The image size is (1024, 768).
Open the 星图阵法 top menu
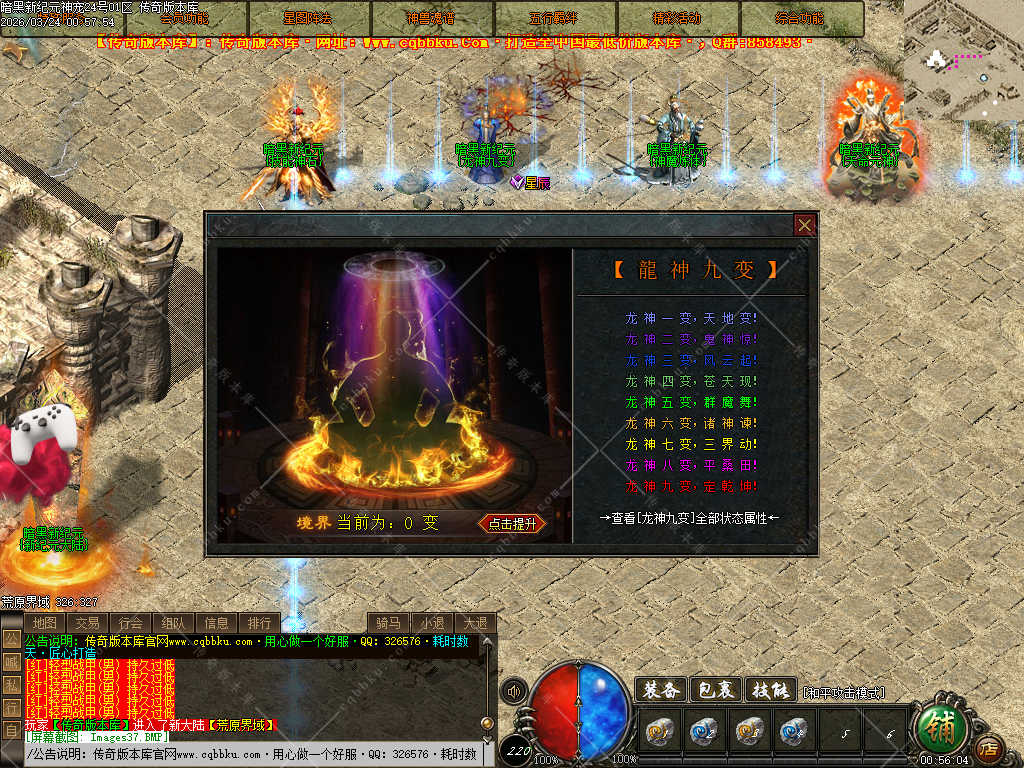(309, 18)
